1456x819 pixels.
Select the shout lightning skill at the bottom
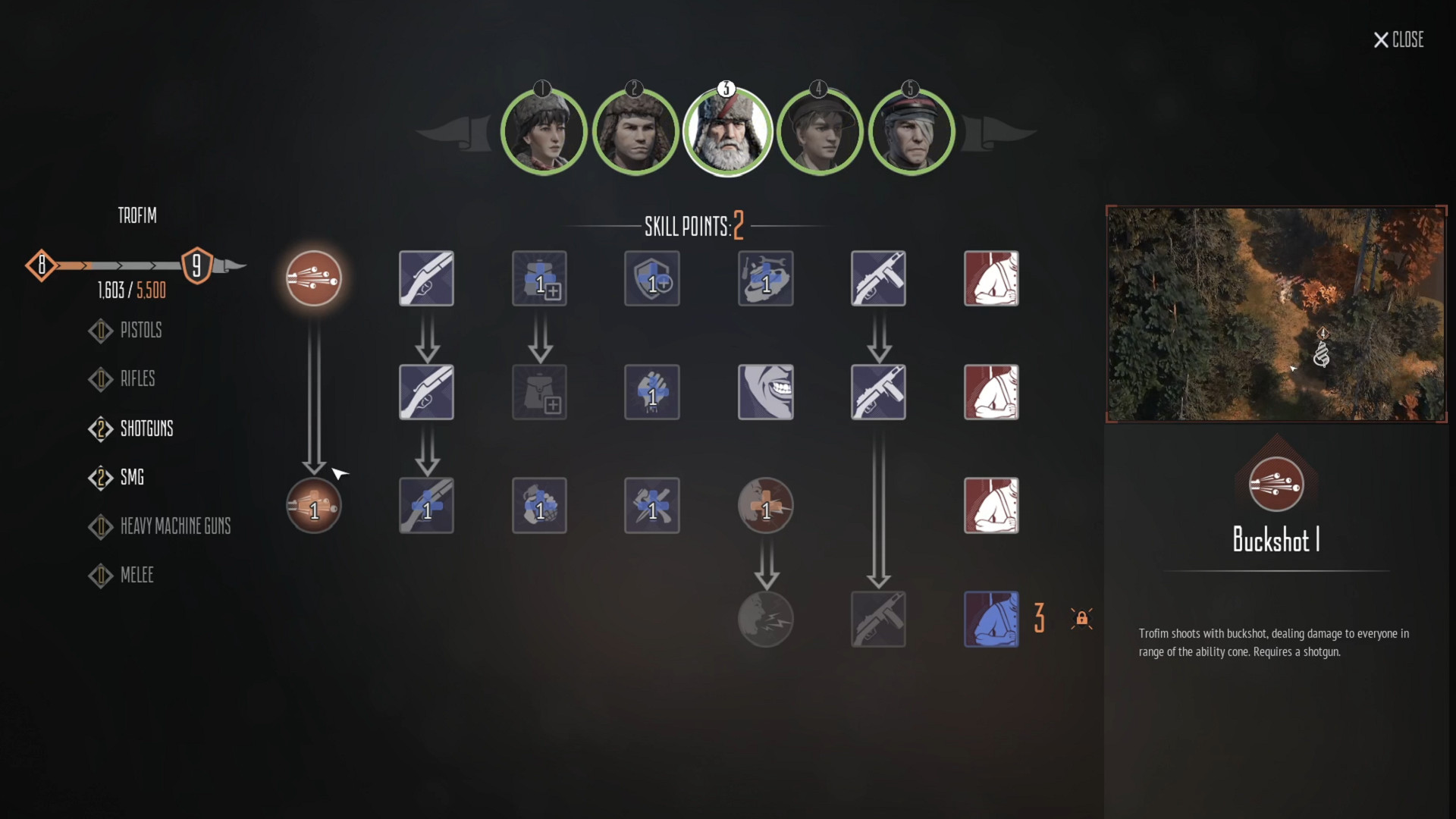[765, 619]
